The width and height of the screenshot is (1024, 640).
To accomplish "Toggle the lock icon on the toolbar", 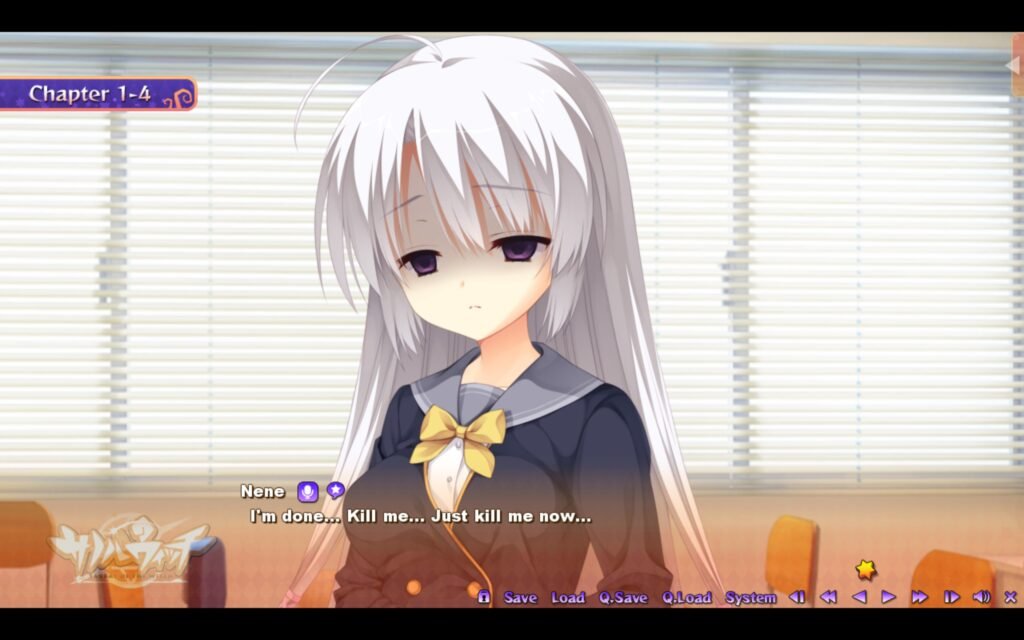I will tap(484, 597).
